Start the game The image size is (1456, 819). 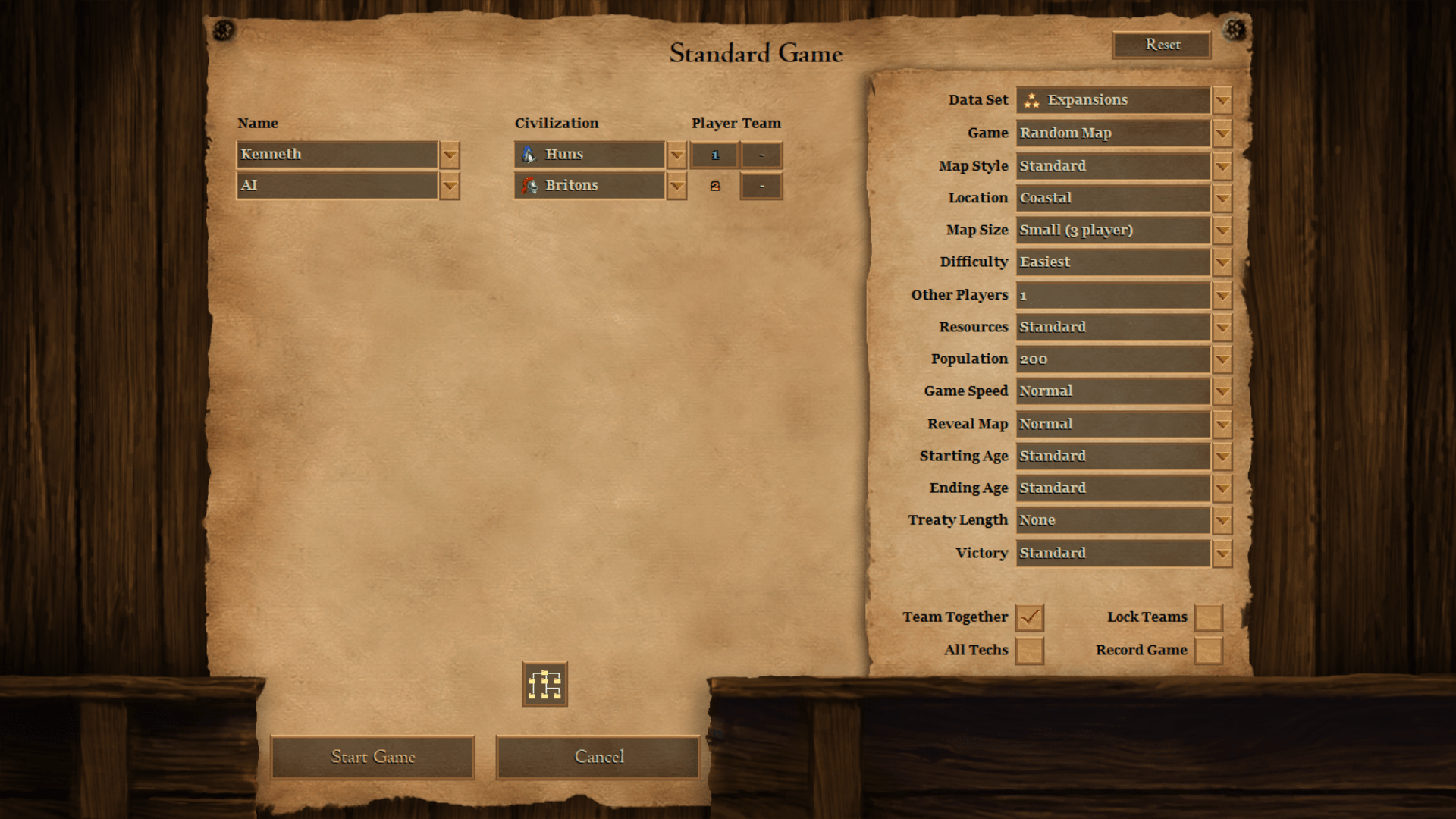click(x=372, y=757)
